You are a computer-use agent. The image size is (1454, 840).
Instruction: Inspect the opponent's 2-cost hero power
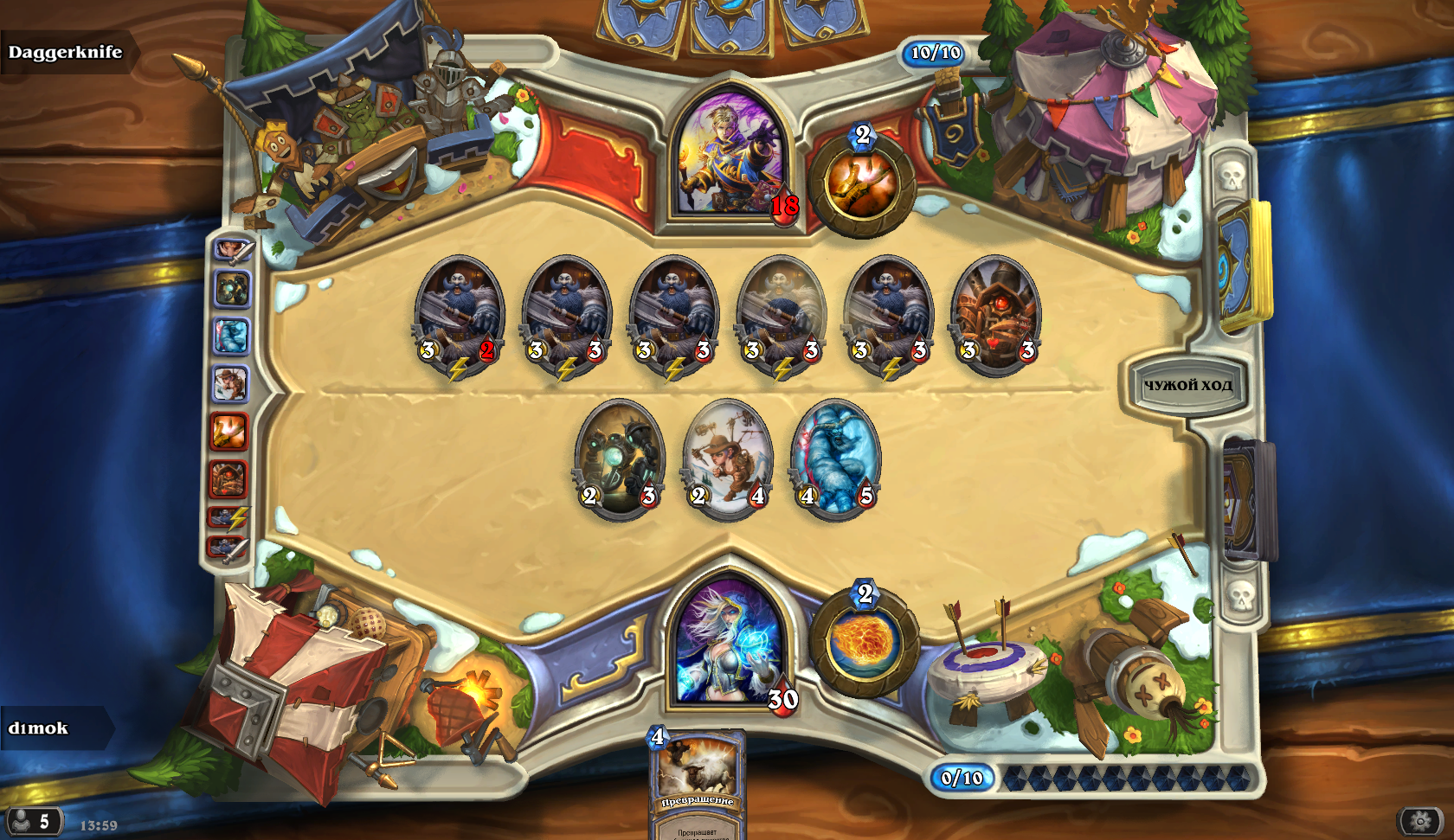(862, 184)
